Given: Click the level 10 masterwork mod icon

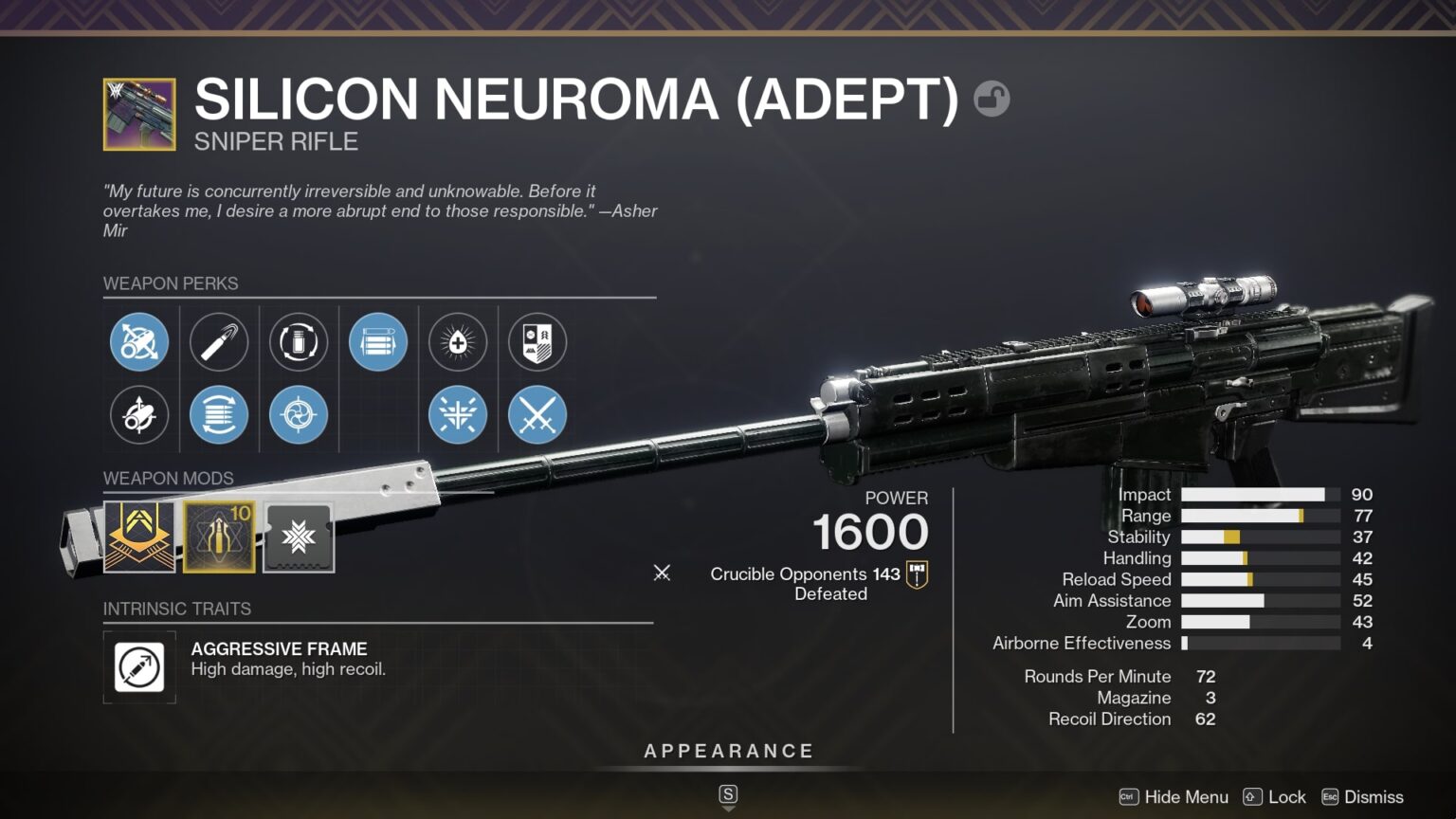Looking at the screenshot, I should click(219, 537).
